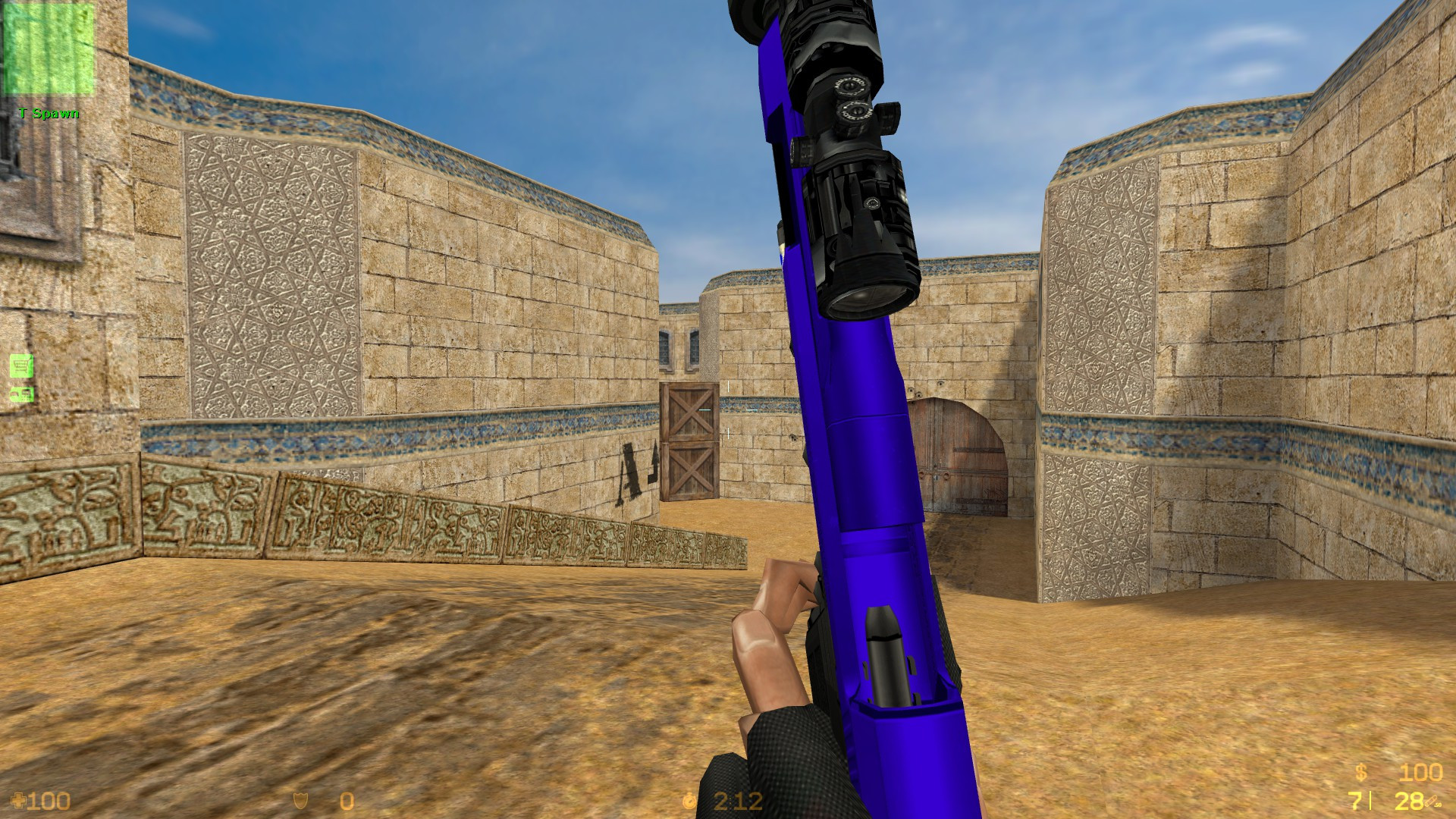This screenshot has height=819, width=1456.
Task: Click the ammo purchase icon below the cart
Action: (x=20, y=394)
